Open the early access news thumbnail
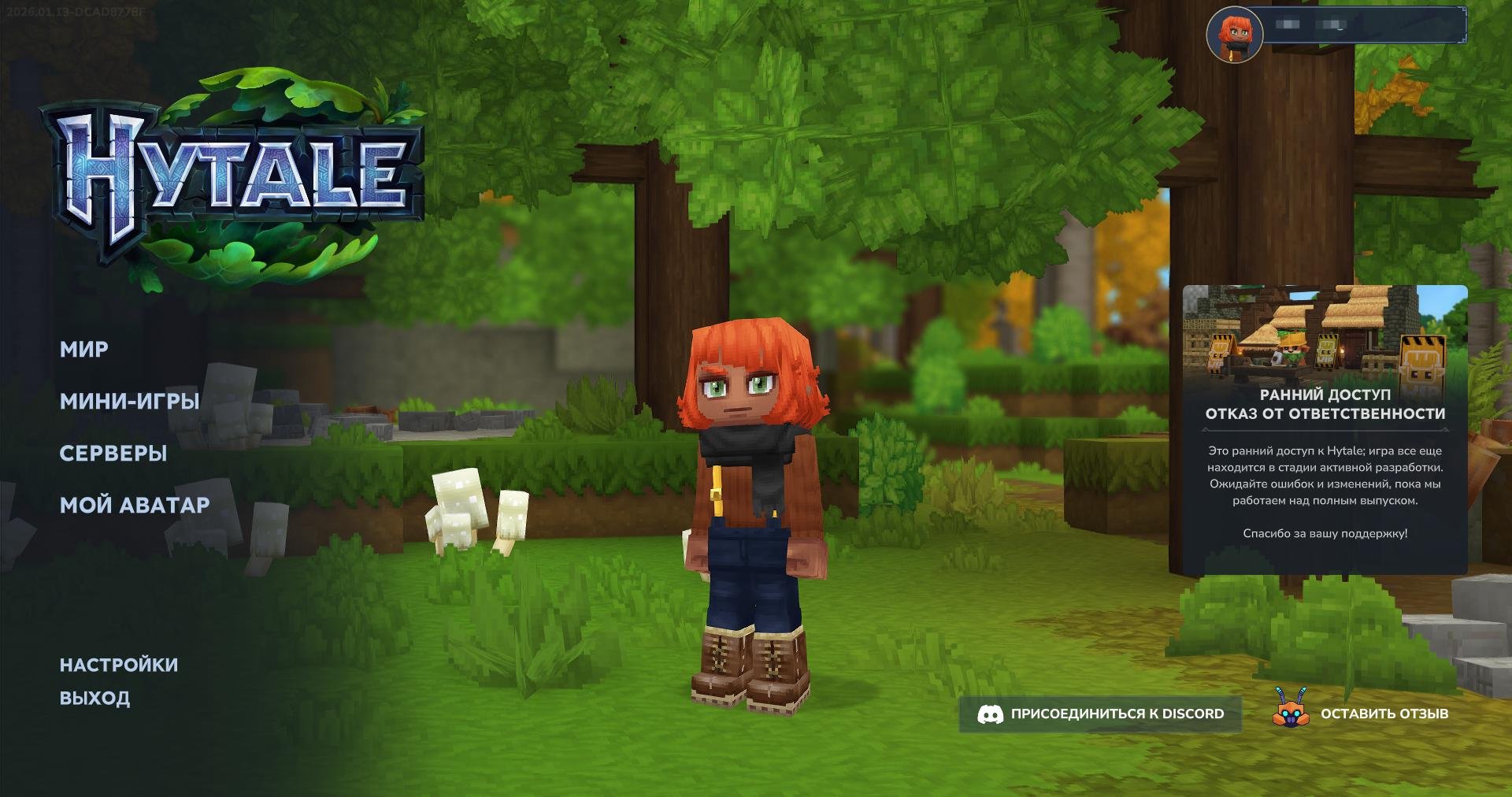Screen dimensions: 1512x797 click(x=1325, y=334)
